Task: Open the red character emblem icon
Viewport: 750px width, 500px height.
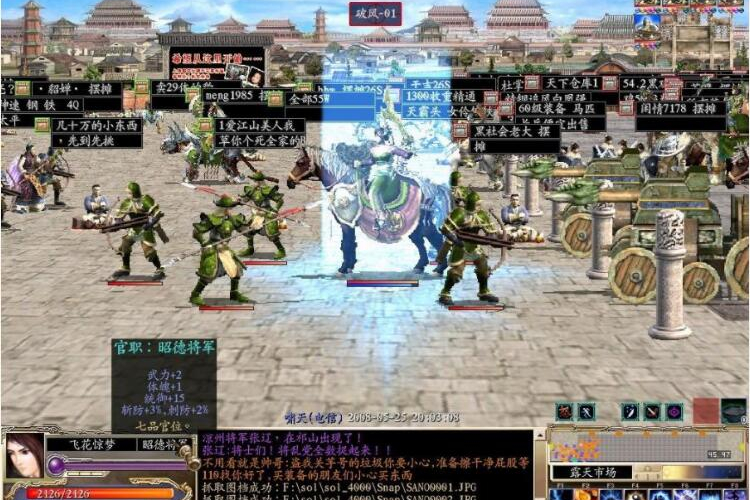Action: point(565,411)
